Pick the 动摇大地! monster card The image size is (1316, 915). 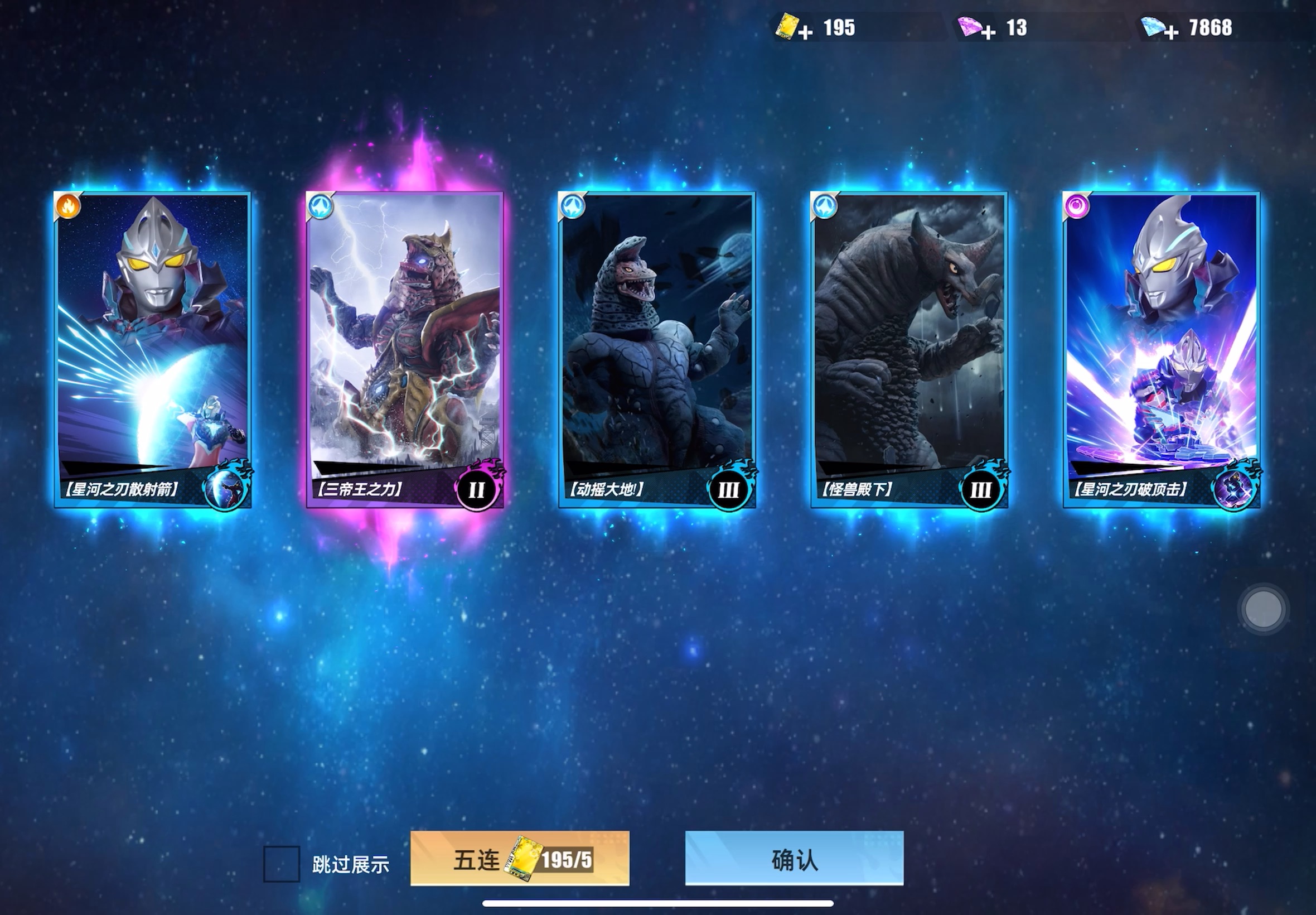(x=656, y=350)
